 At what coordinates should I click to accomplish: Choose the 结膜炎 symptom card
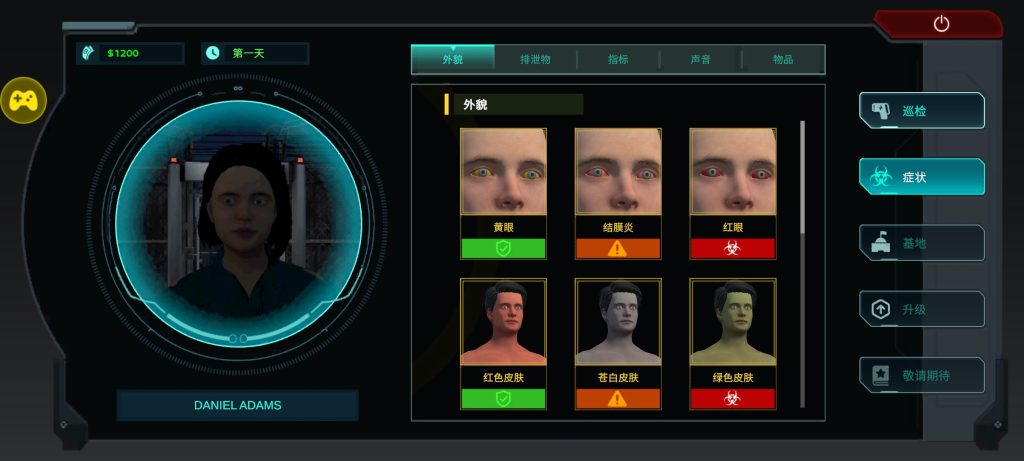click(617, 192)
